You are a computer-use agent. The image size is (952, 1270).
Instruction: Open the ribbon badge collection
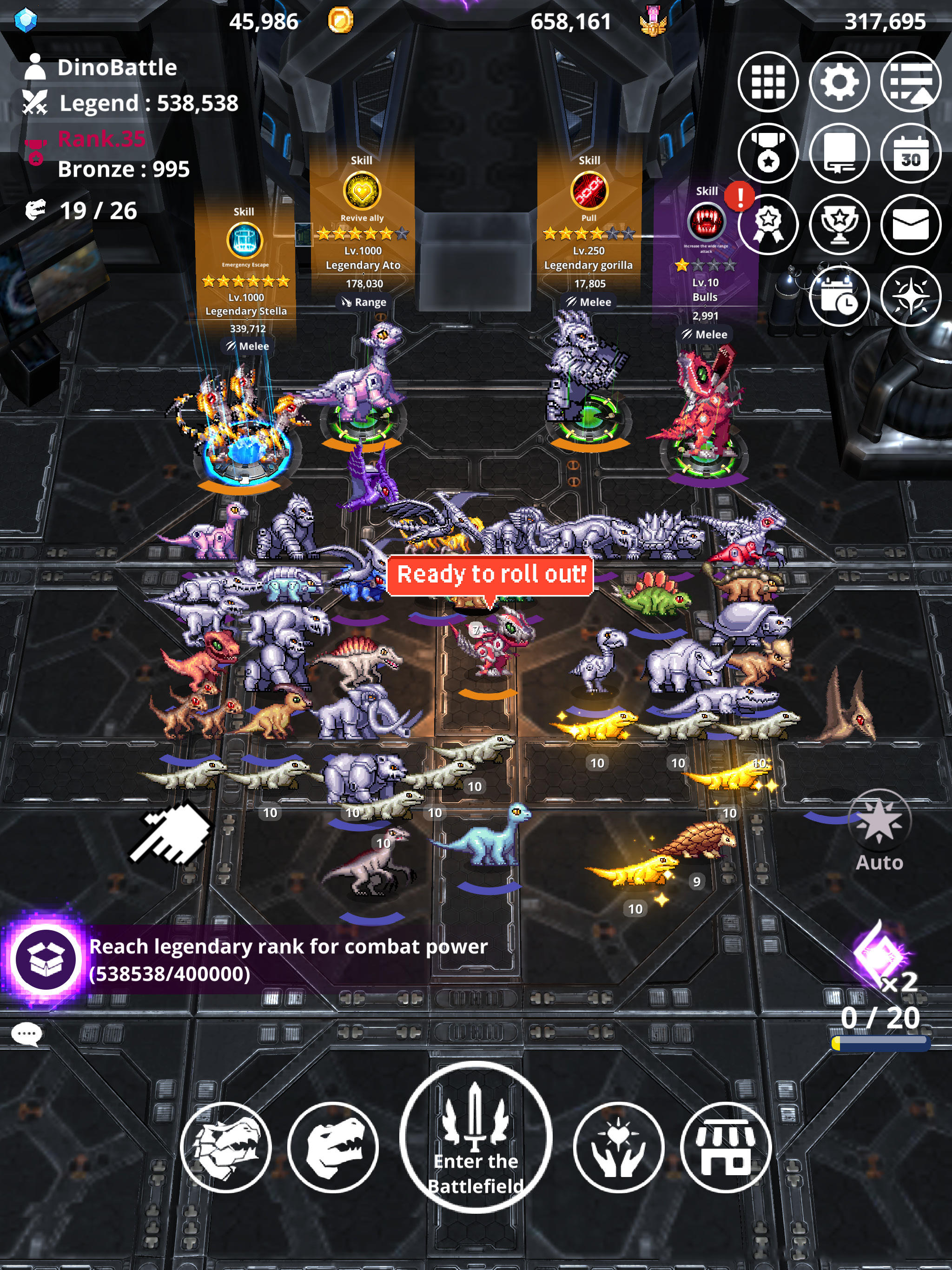point(769,225)
